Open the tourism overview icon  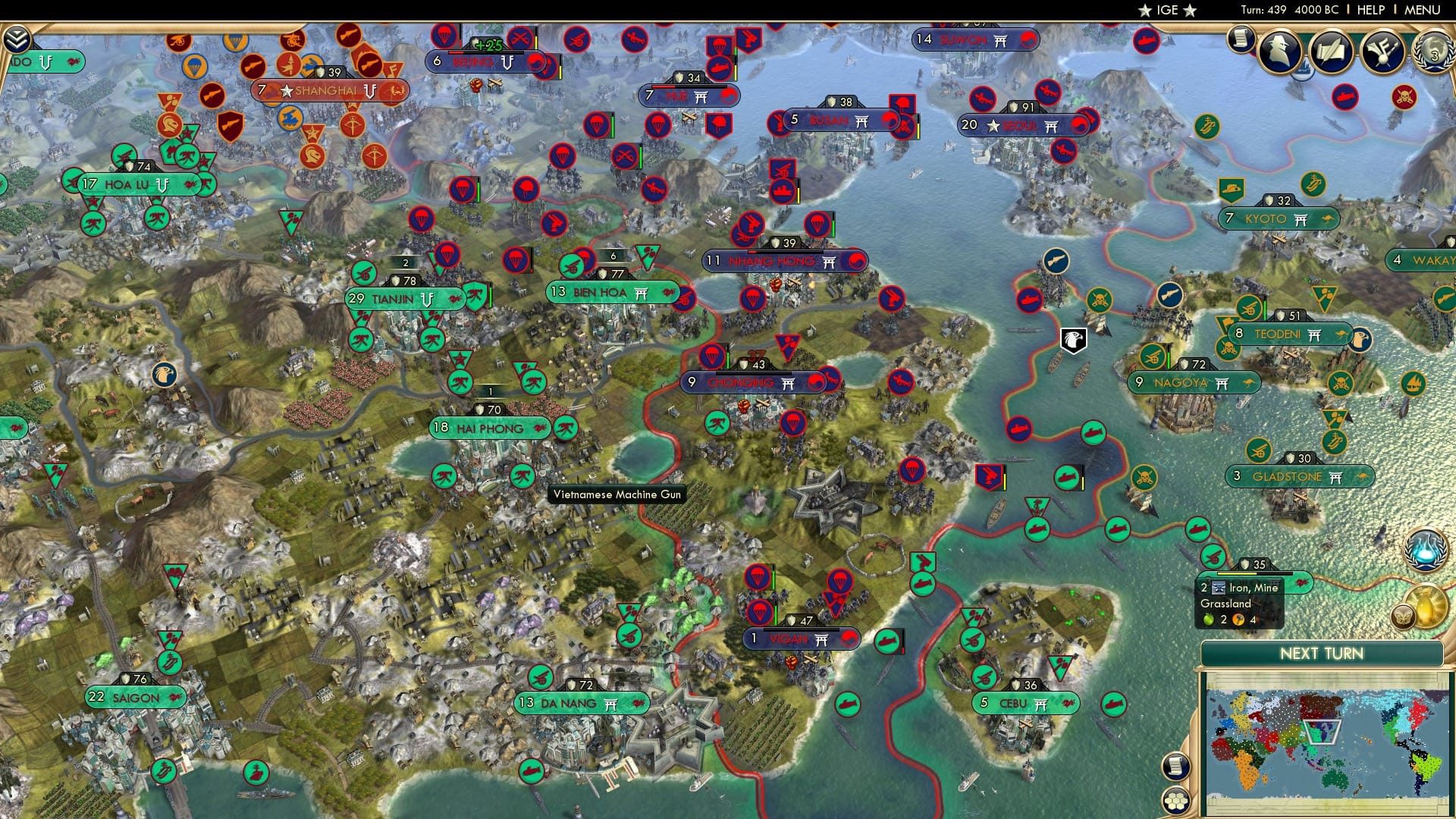coord(1382,52)
